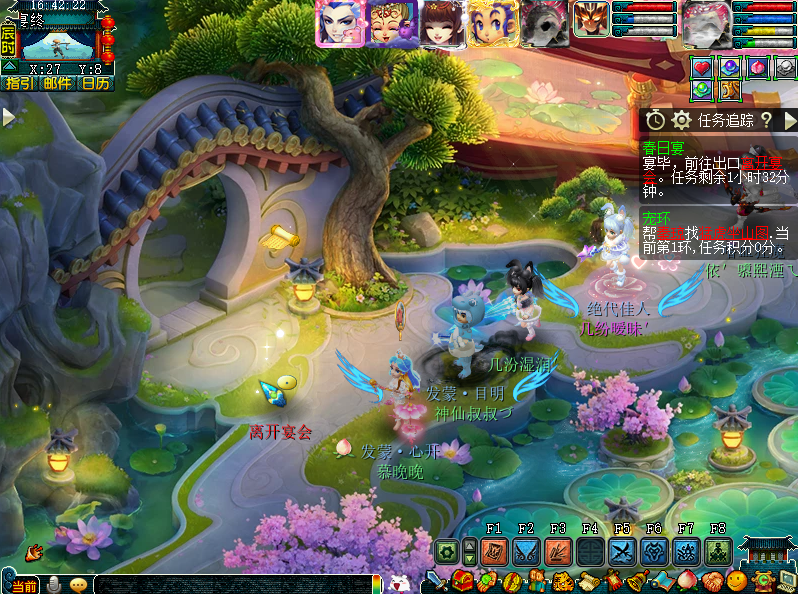Switch the 当前 chat channel
The image size is (798, 594).
point(22,585)
